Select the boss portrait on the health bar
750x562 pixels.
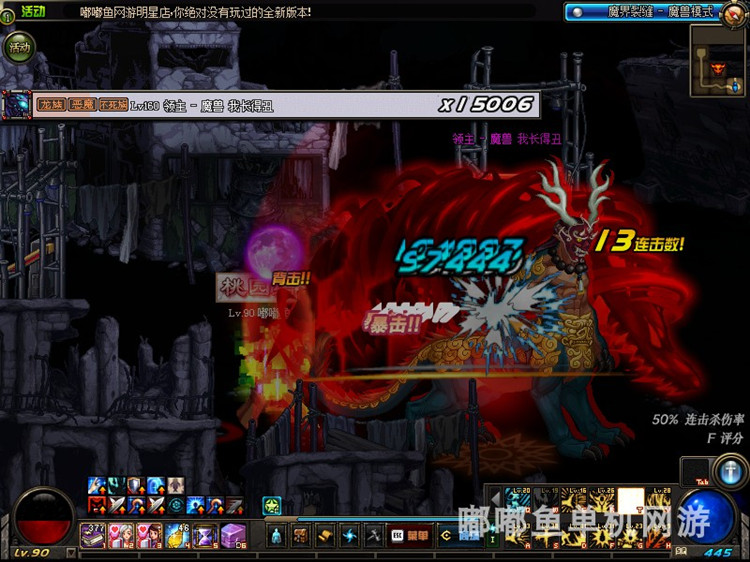(x=18, y=104)
